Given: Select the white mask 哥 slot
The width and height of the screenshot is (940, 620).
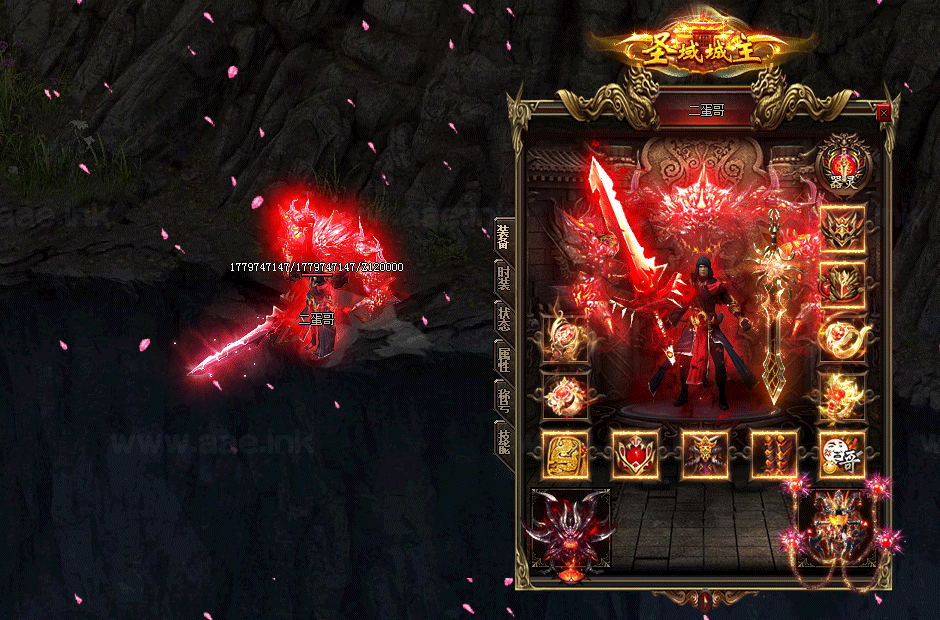Looking at the screenshot, I should click(x=843, y=455).
